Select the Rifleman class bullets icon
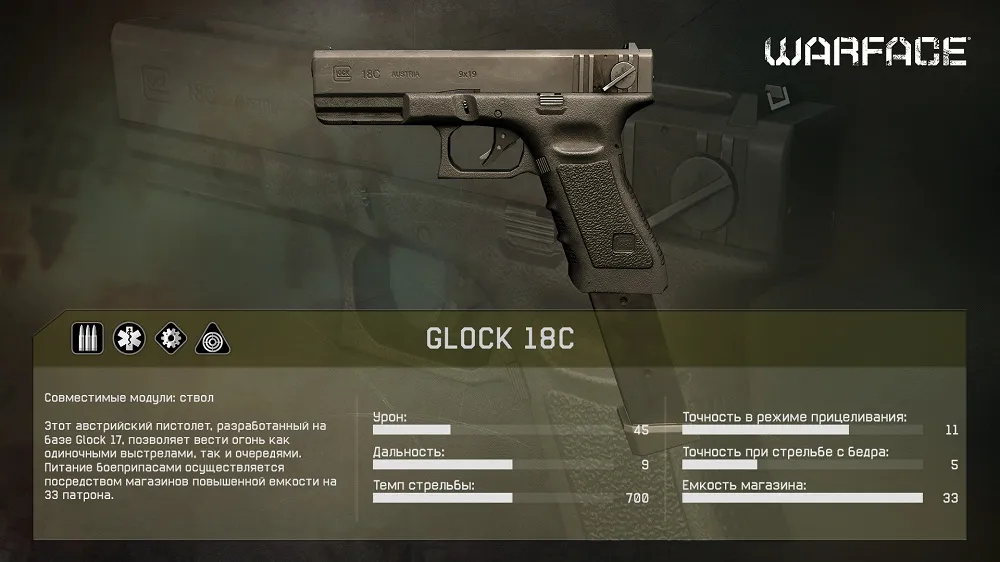The width and height of the screenshot is (1000, 562). click(x=87, y=338)
